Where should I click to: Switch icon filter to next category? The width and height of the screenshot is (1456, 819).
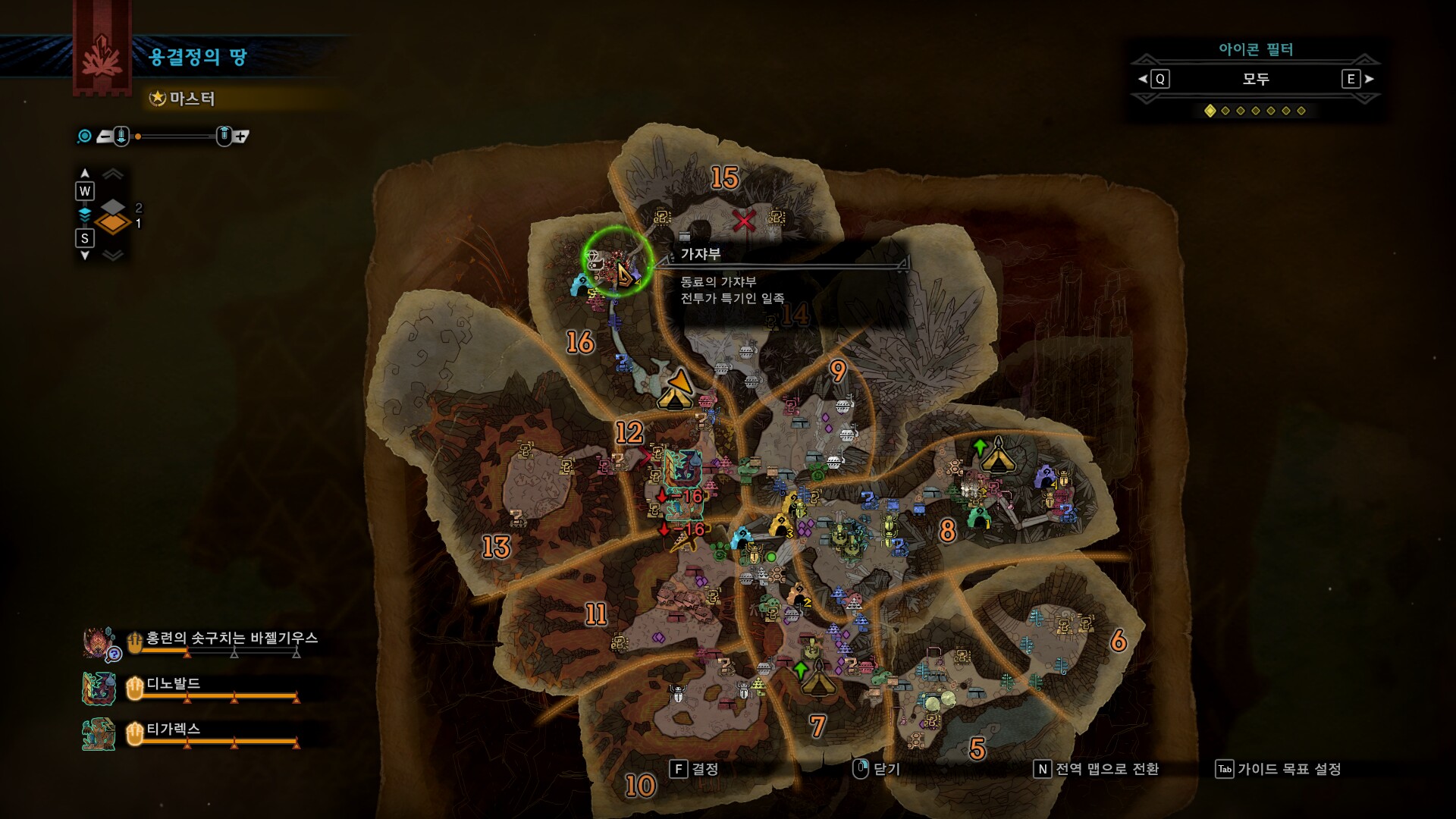[x=1356, y=79]
